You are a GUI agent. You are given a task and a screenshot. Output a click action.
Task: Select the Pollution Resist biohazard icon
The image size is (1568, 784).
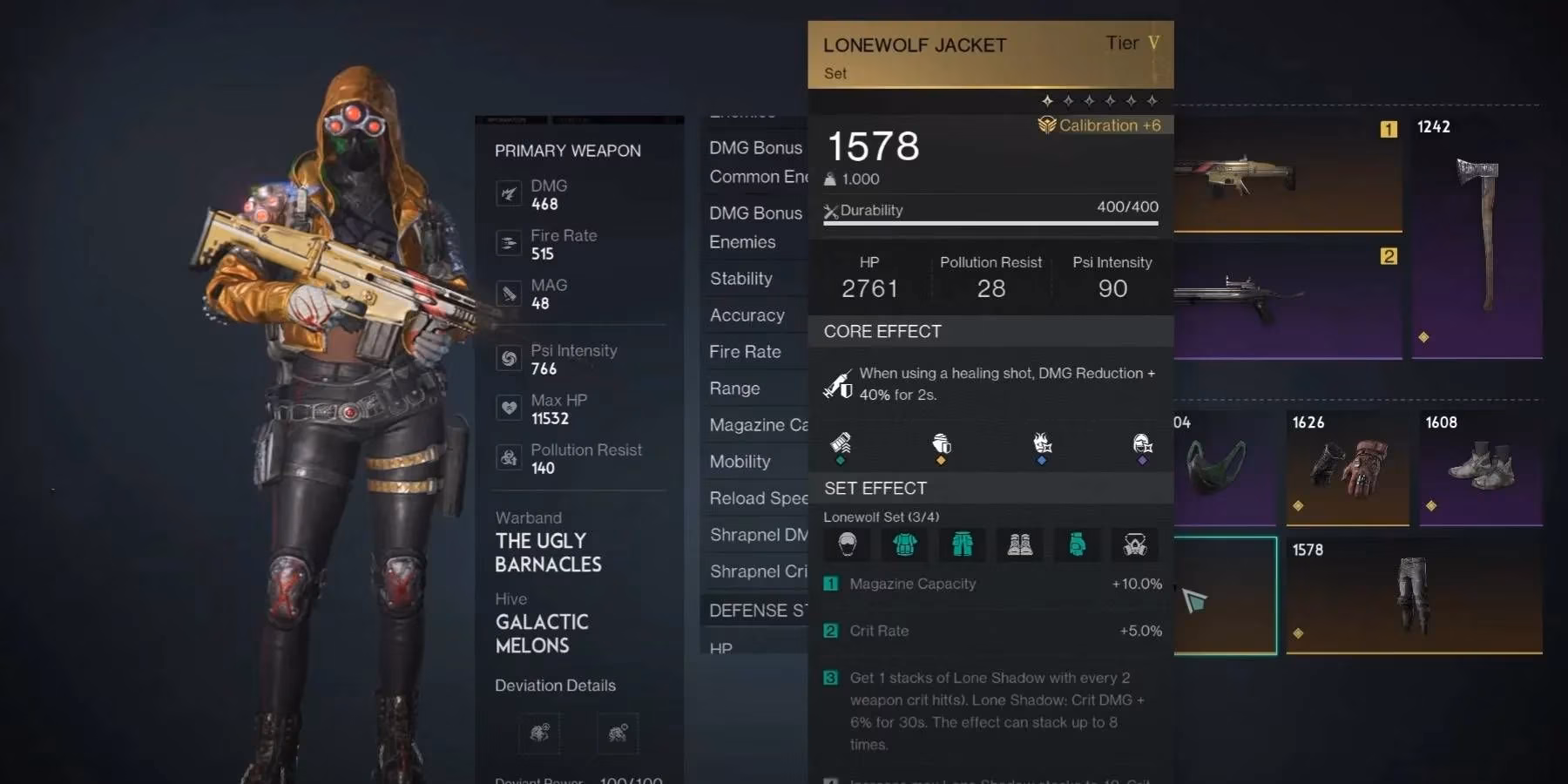pyautogui.click(x=509, y=457)
